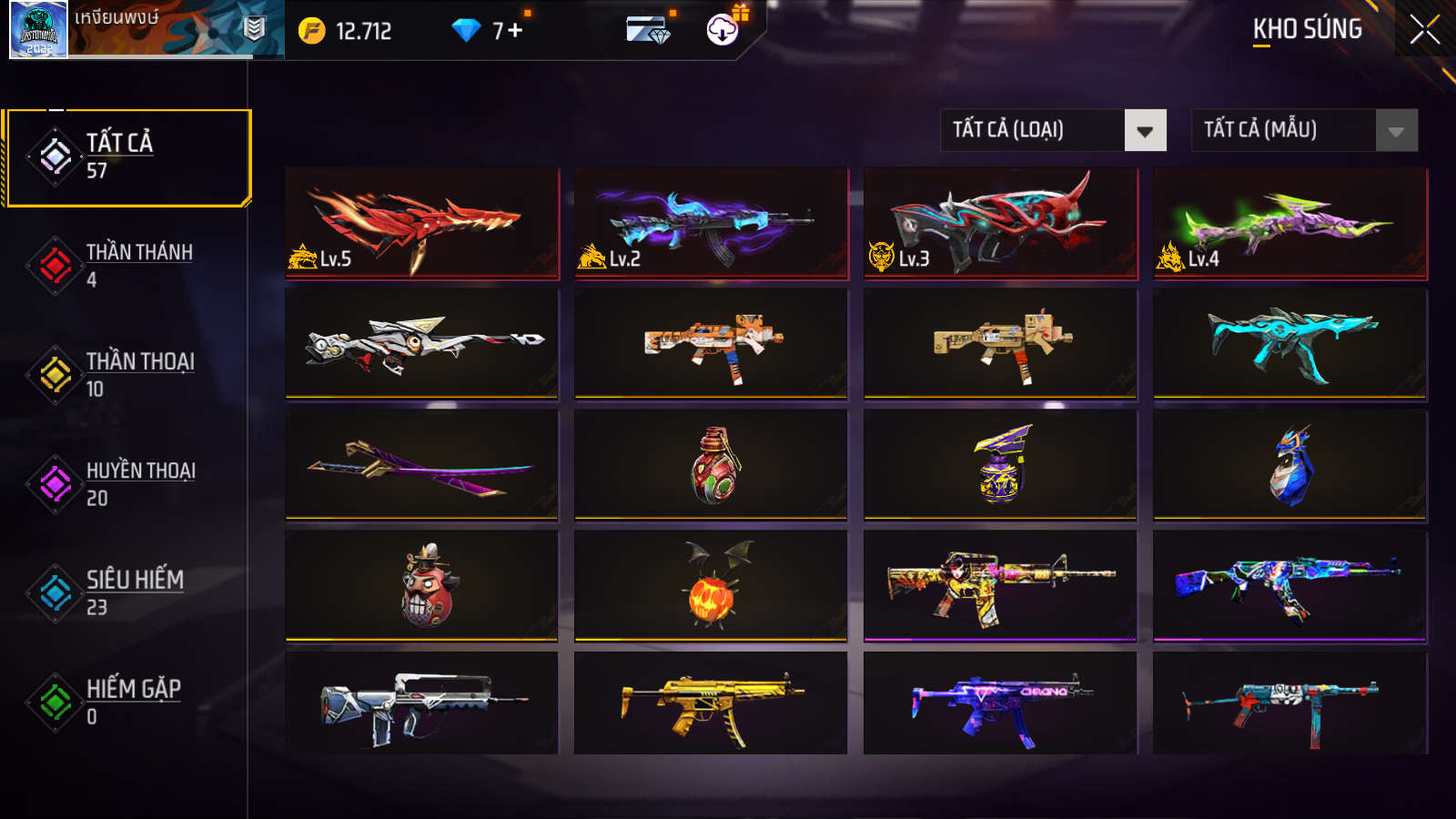
Task: Choose the red horned Lv.3 gun skin
Action: [1000, 222]
